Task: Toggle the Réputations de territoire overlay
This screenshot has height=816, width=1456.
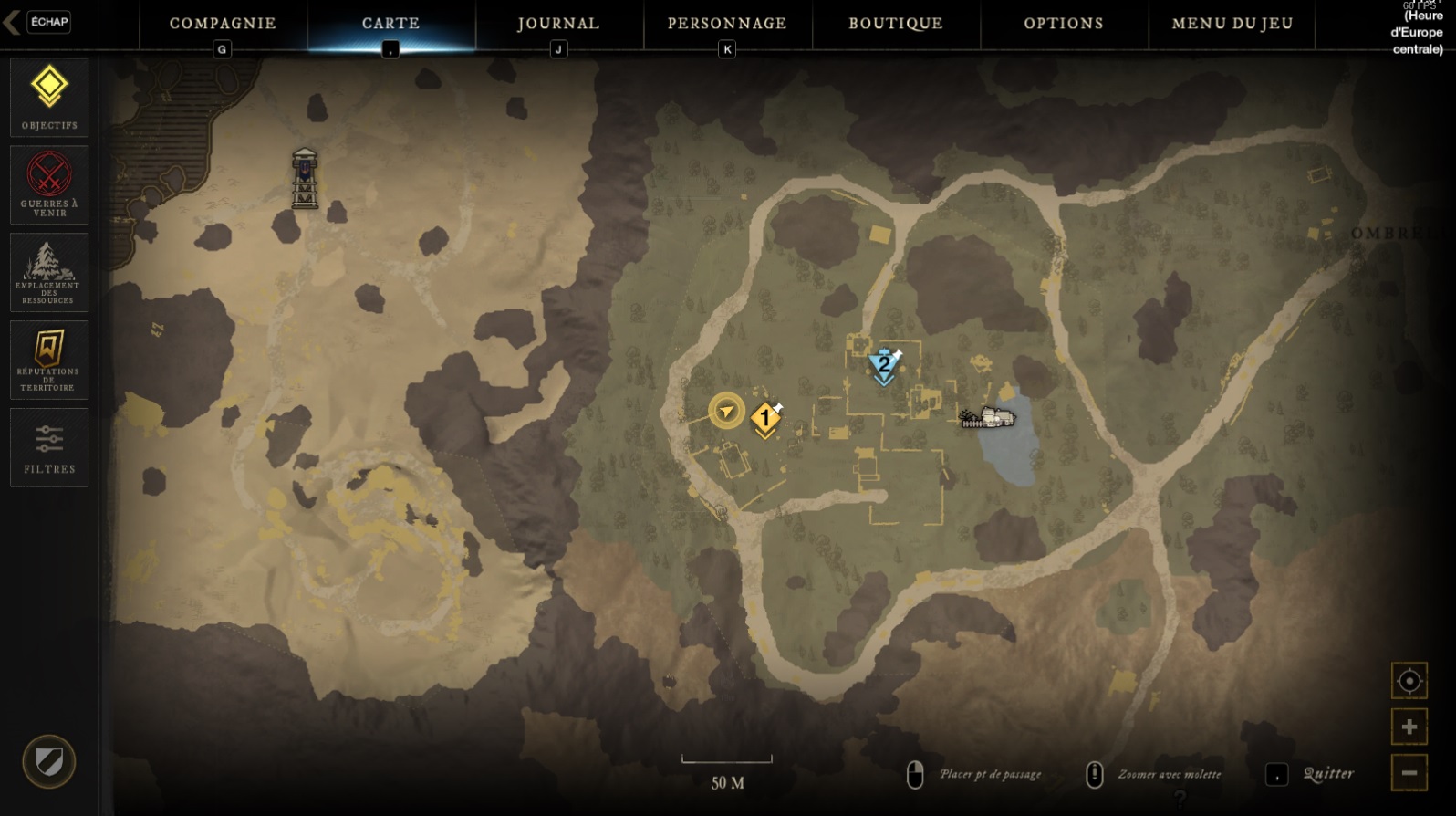Action: pos(48,359)
